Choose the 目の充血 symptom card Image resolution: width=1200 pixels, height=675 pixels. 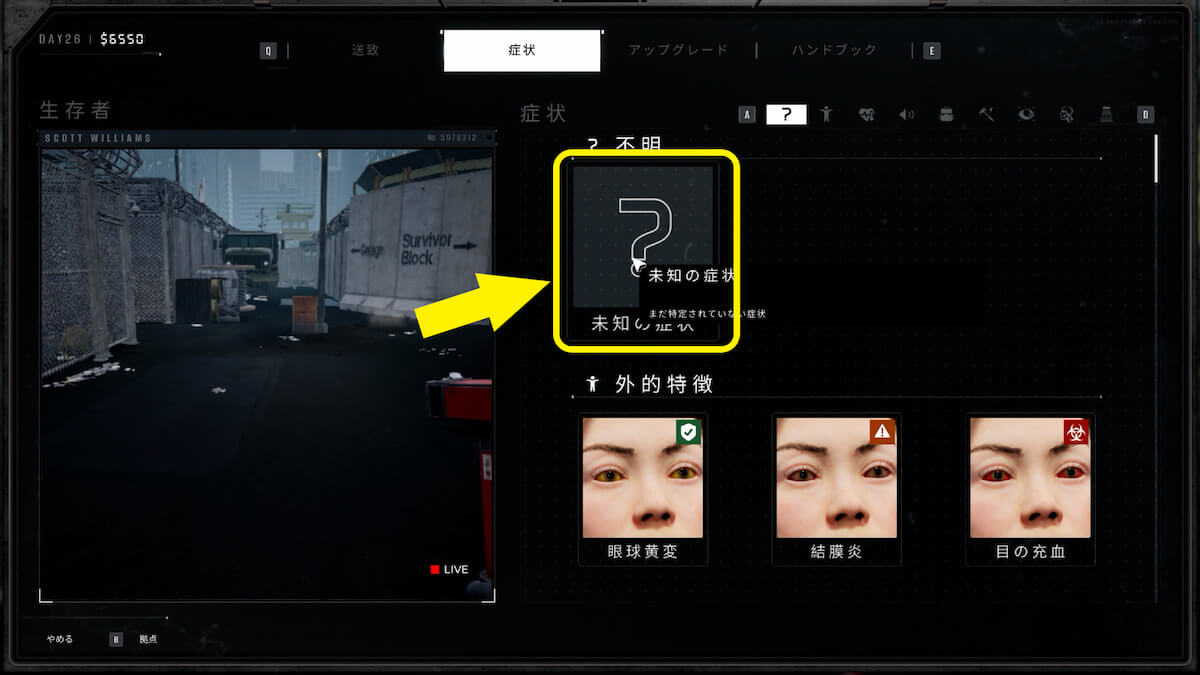[1030, 490]
